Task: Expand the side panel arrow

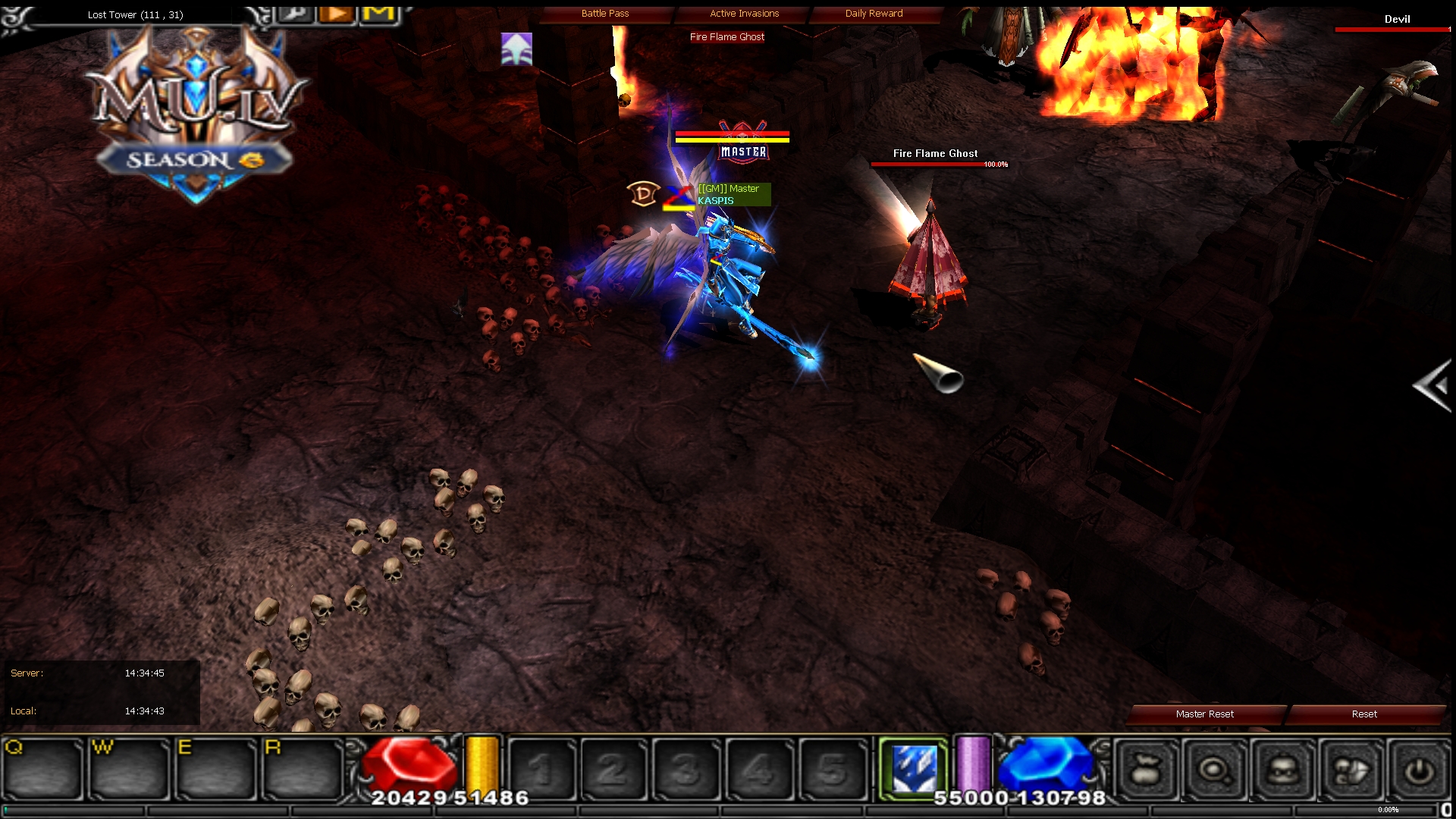Action: point(1433,387)
